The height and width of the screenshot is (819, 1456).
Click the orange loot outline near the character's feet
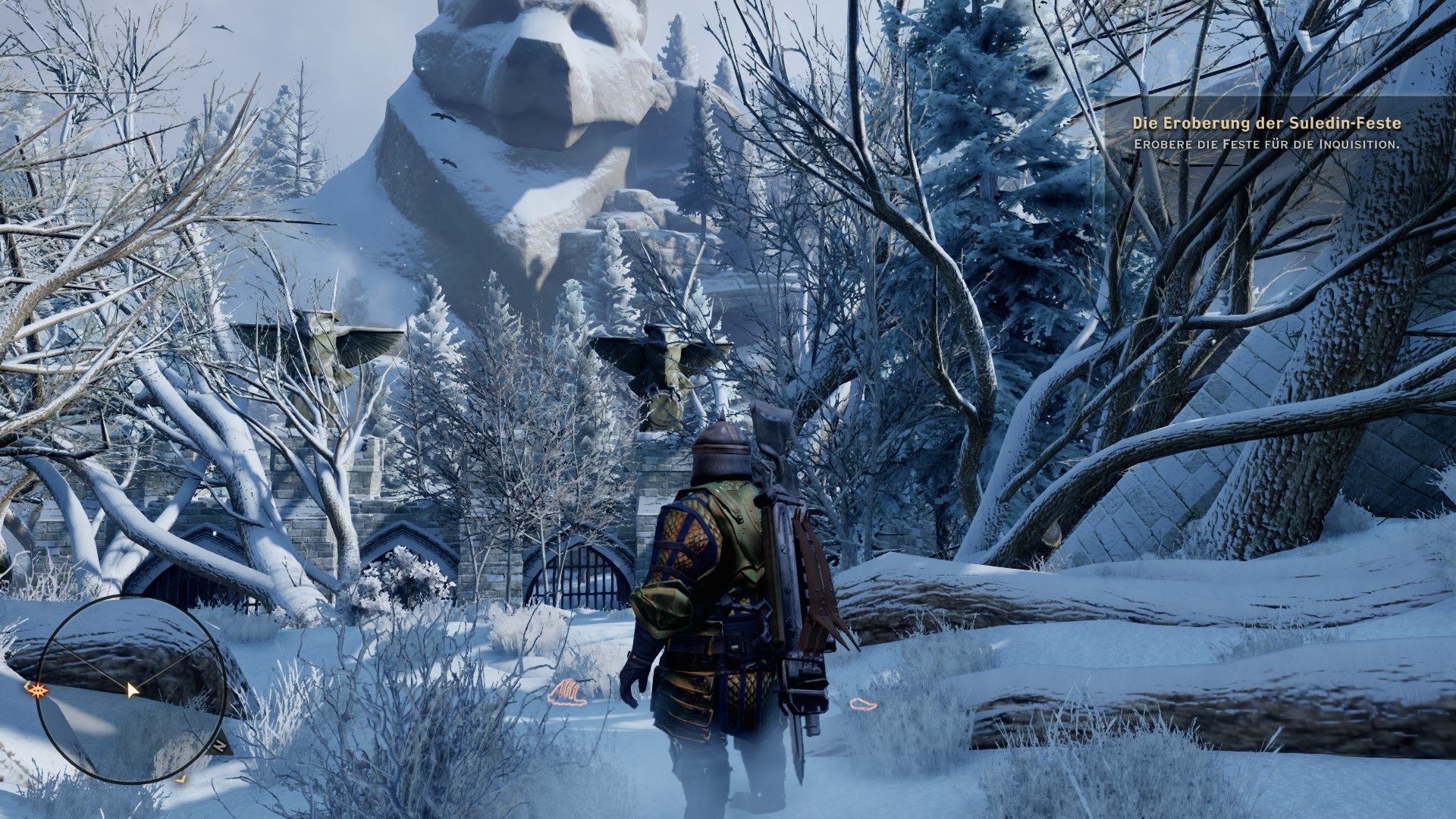[570, 692]
